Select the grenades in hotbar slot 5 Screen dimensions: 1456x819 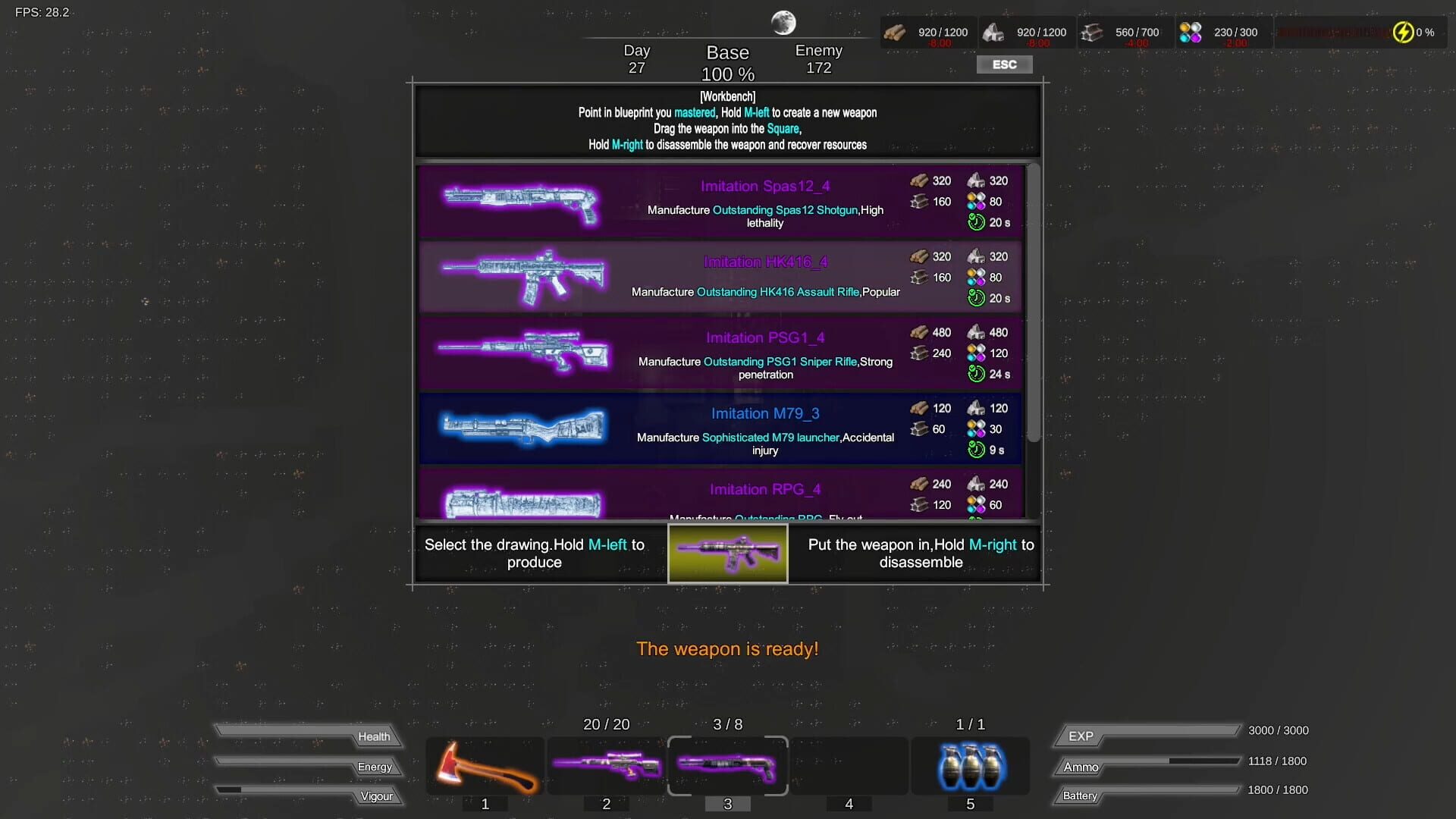(970, 766)
